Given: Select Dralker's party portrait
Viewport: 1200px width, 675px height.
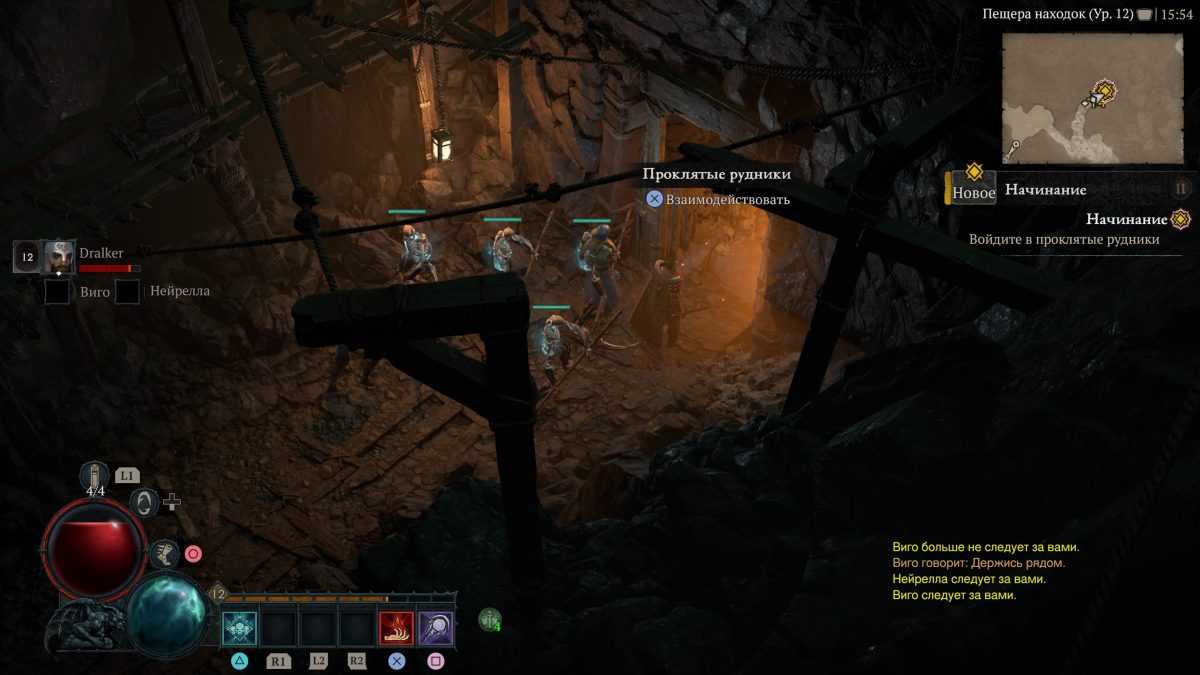Looking at the screenshot, I should [59, 256].
